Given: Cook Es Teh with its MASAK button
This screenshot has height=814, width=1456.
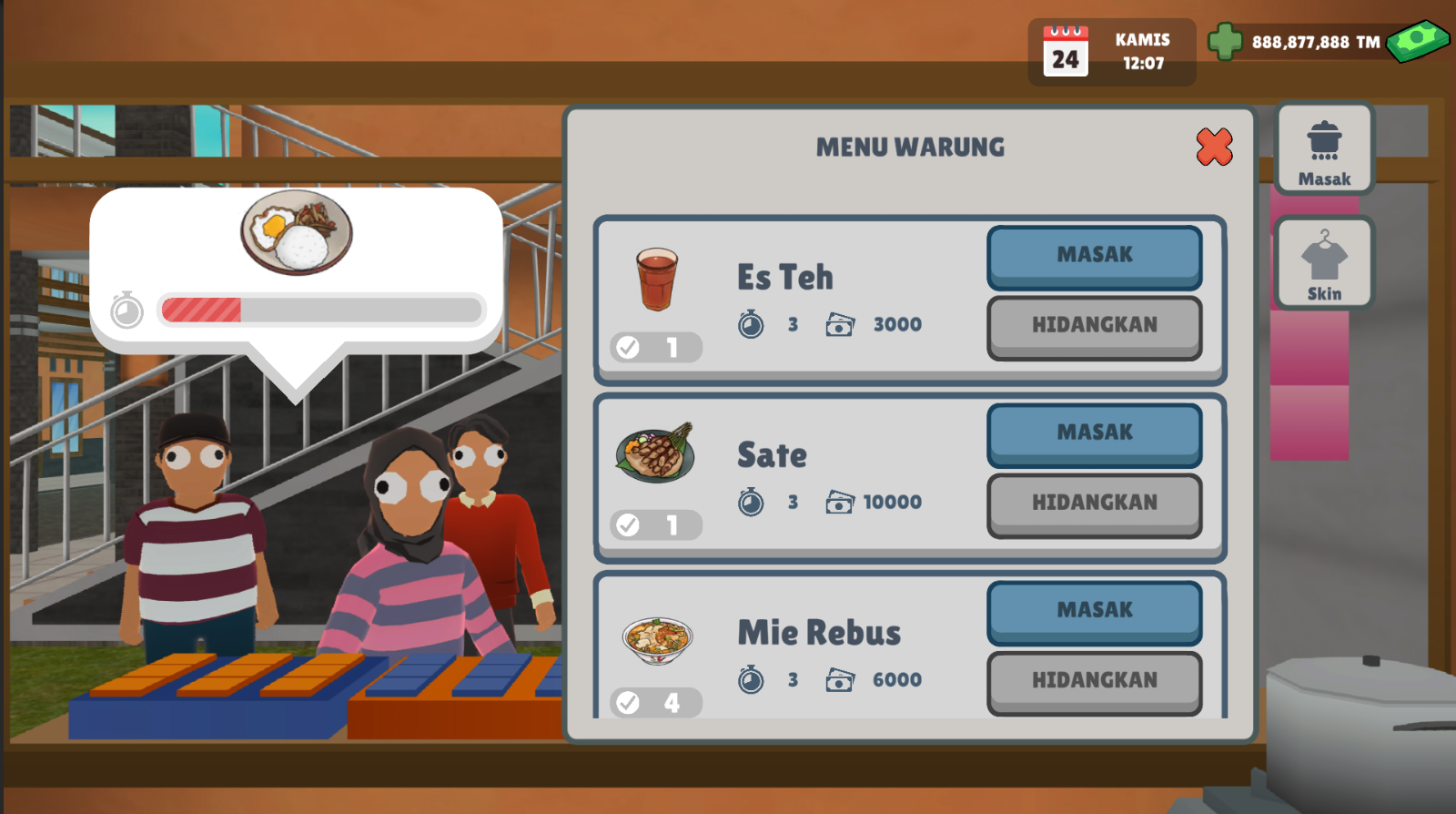Looking at the screenshot, I should (1094, 255).
